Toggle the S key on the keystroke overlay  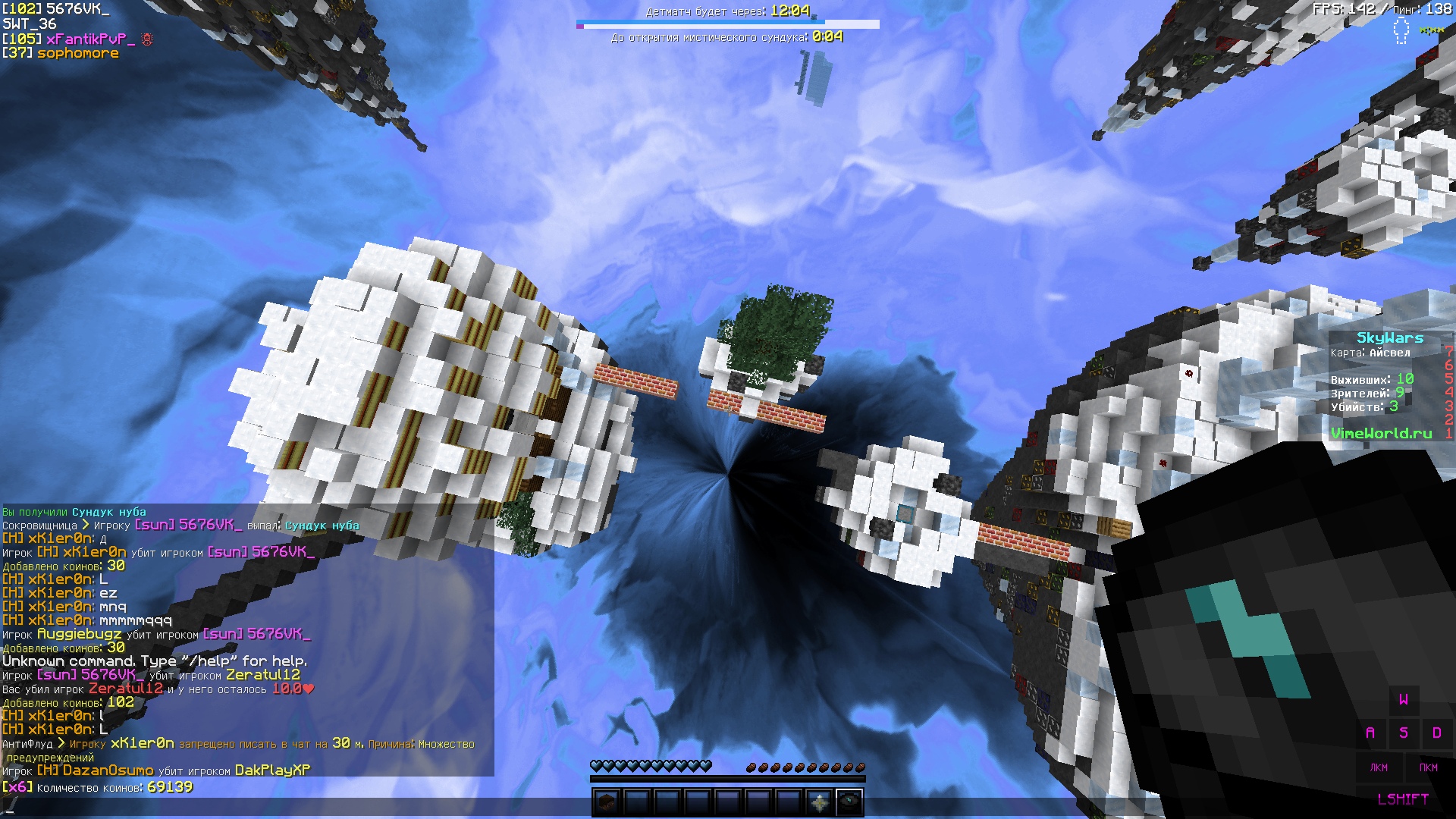point(1406,733)
